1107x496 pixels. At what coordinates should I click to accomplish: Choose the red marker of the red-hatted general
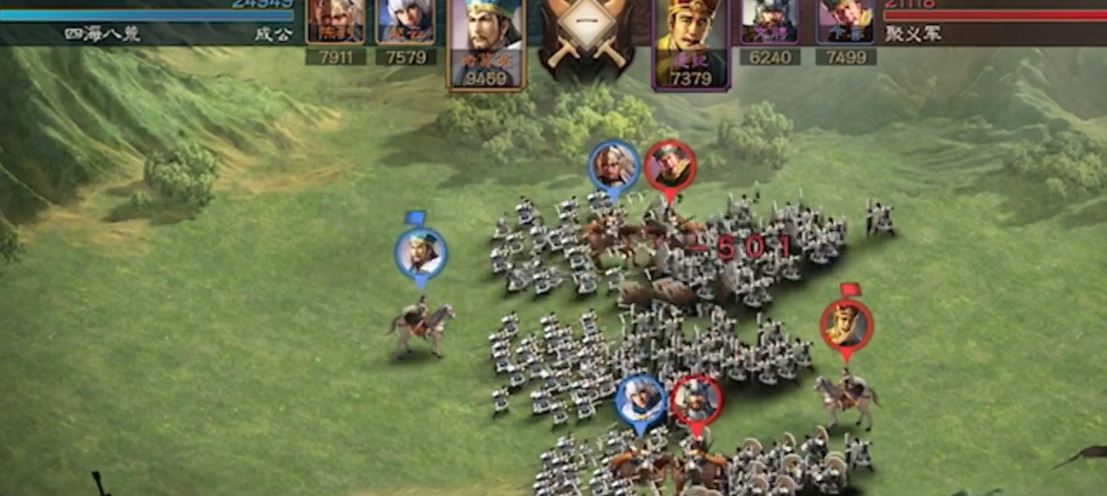point(669,166)
